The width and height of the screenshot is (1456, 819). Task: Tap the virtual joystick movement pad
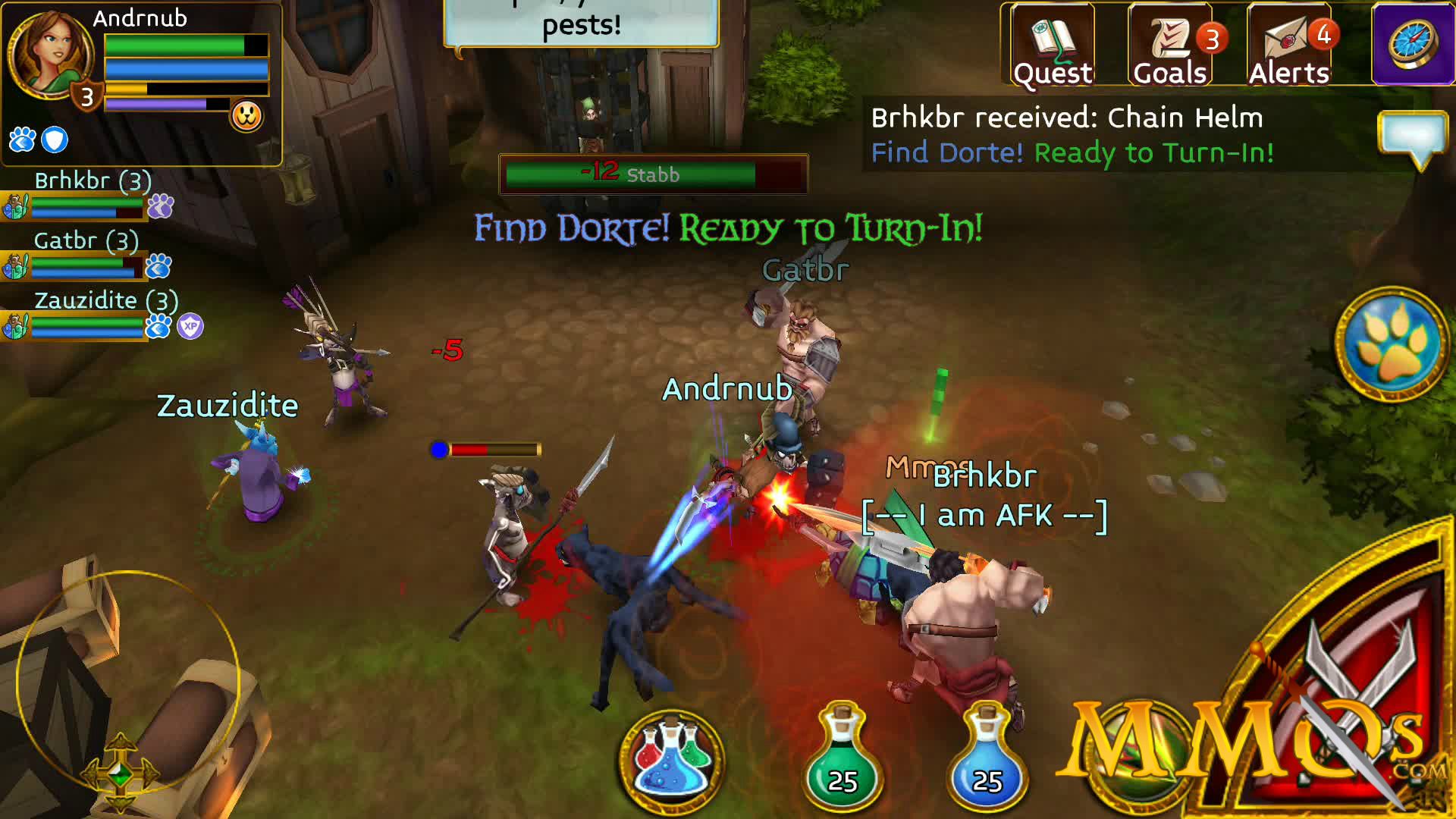pos(127,682)
